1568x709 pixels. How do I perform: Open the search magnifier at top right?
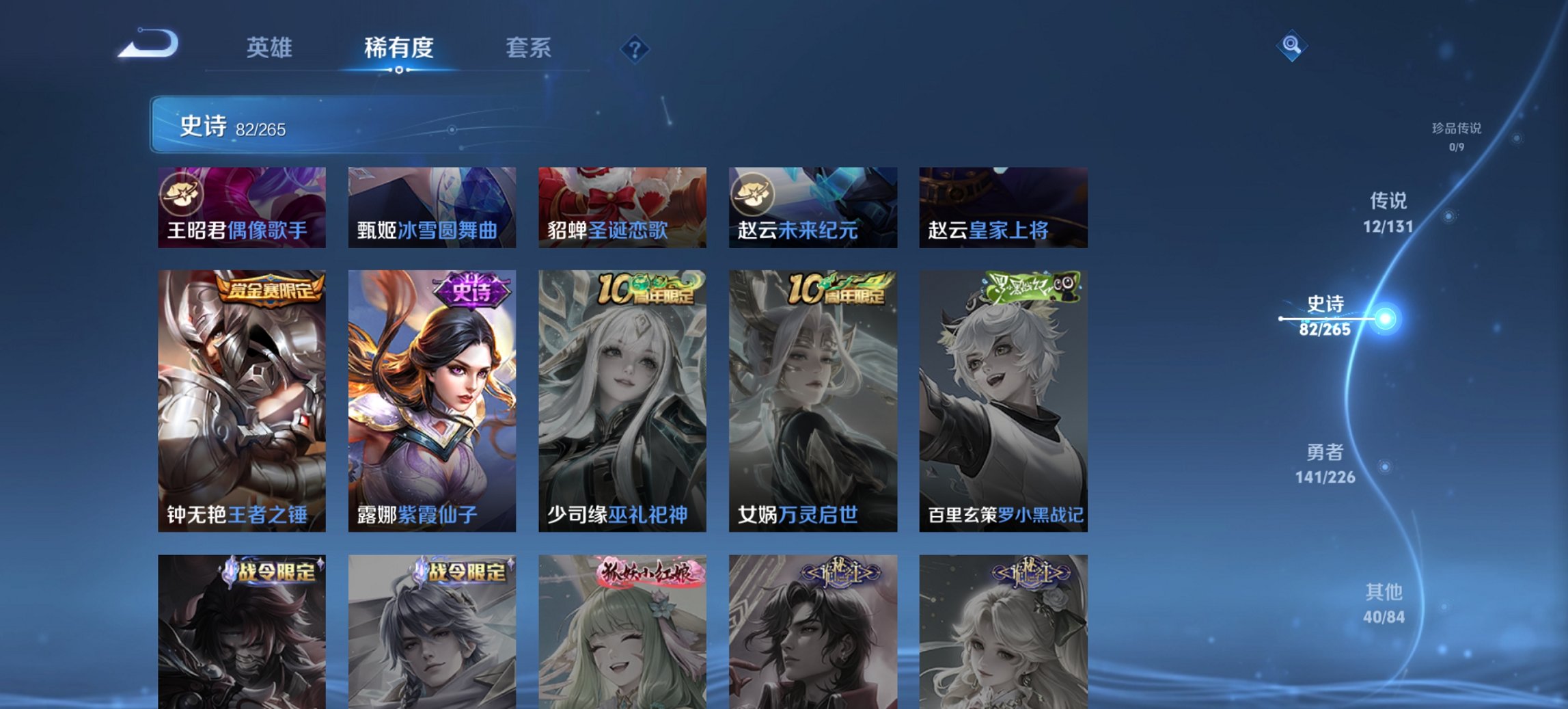1291,46
